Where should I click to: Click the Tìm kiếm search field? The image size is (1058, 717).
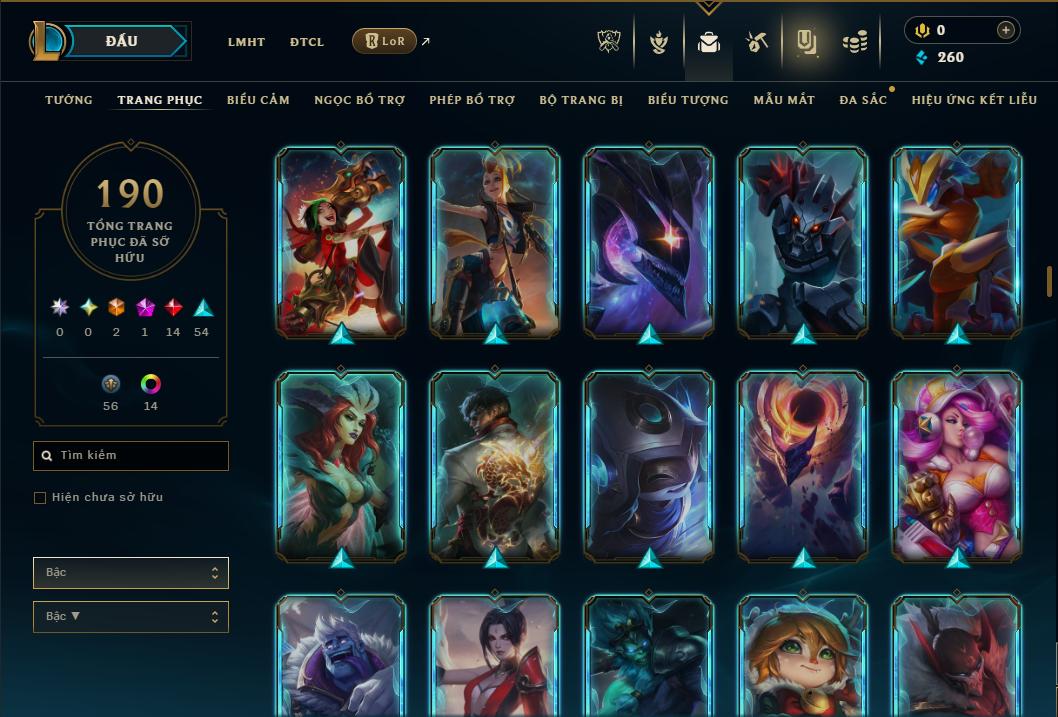point(131,456)
